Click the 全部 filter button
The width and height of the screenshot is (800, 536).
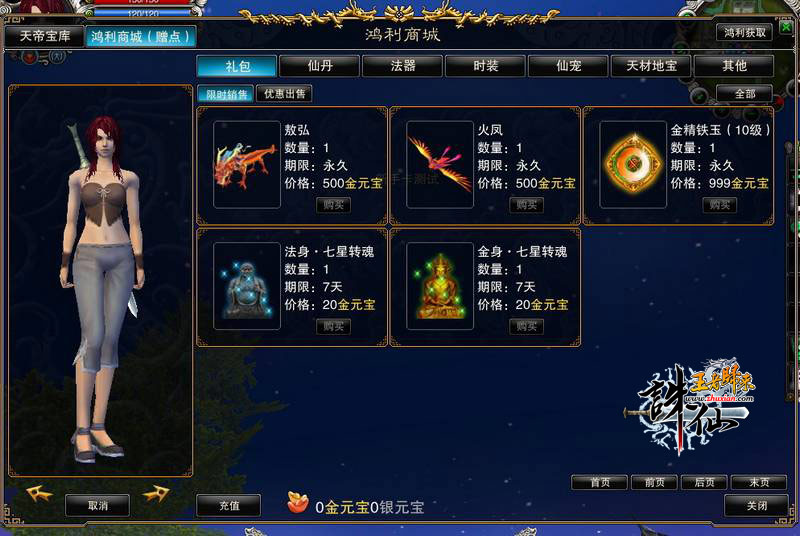tap(744, 94)
